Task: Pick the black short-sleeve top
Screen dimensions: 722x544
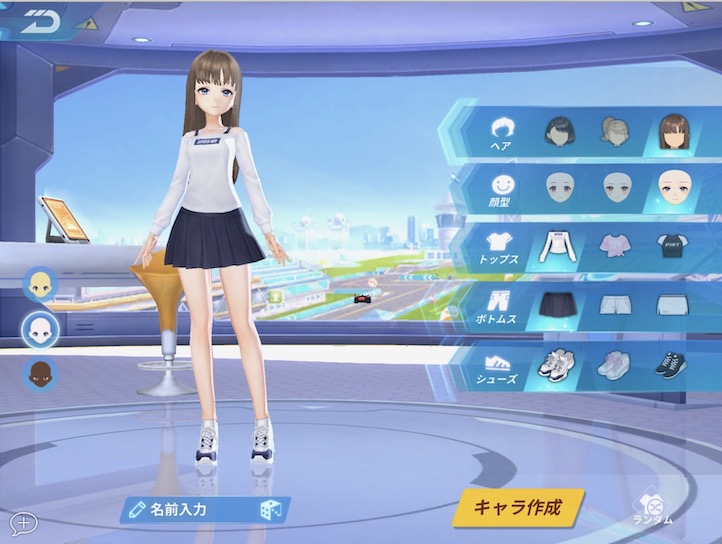Action: coord(670,244)
